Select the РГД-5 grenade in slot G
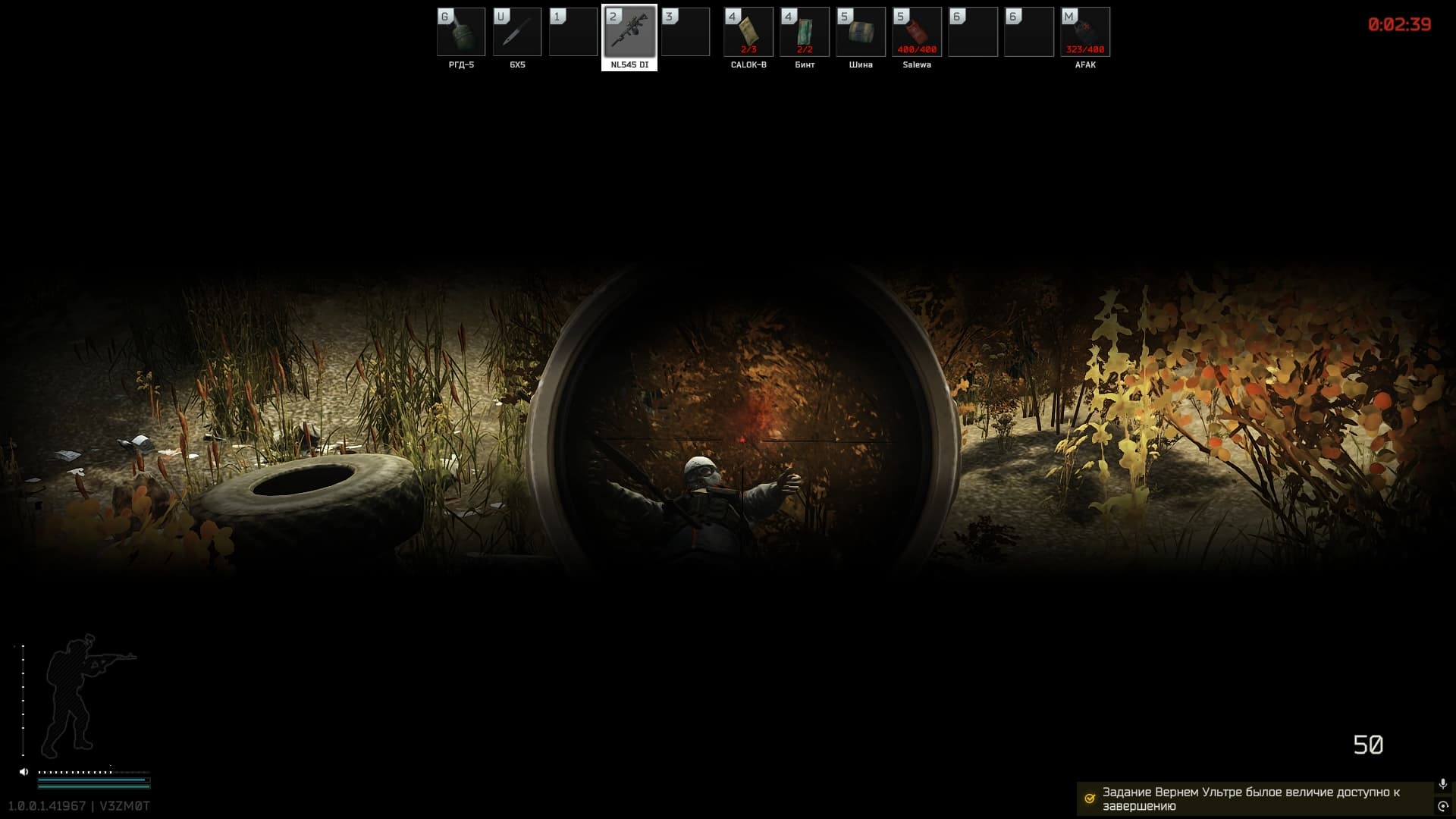Viewport: 1456px width, 819px height. click(460, 32)
